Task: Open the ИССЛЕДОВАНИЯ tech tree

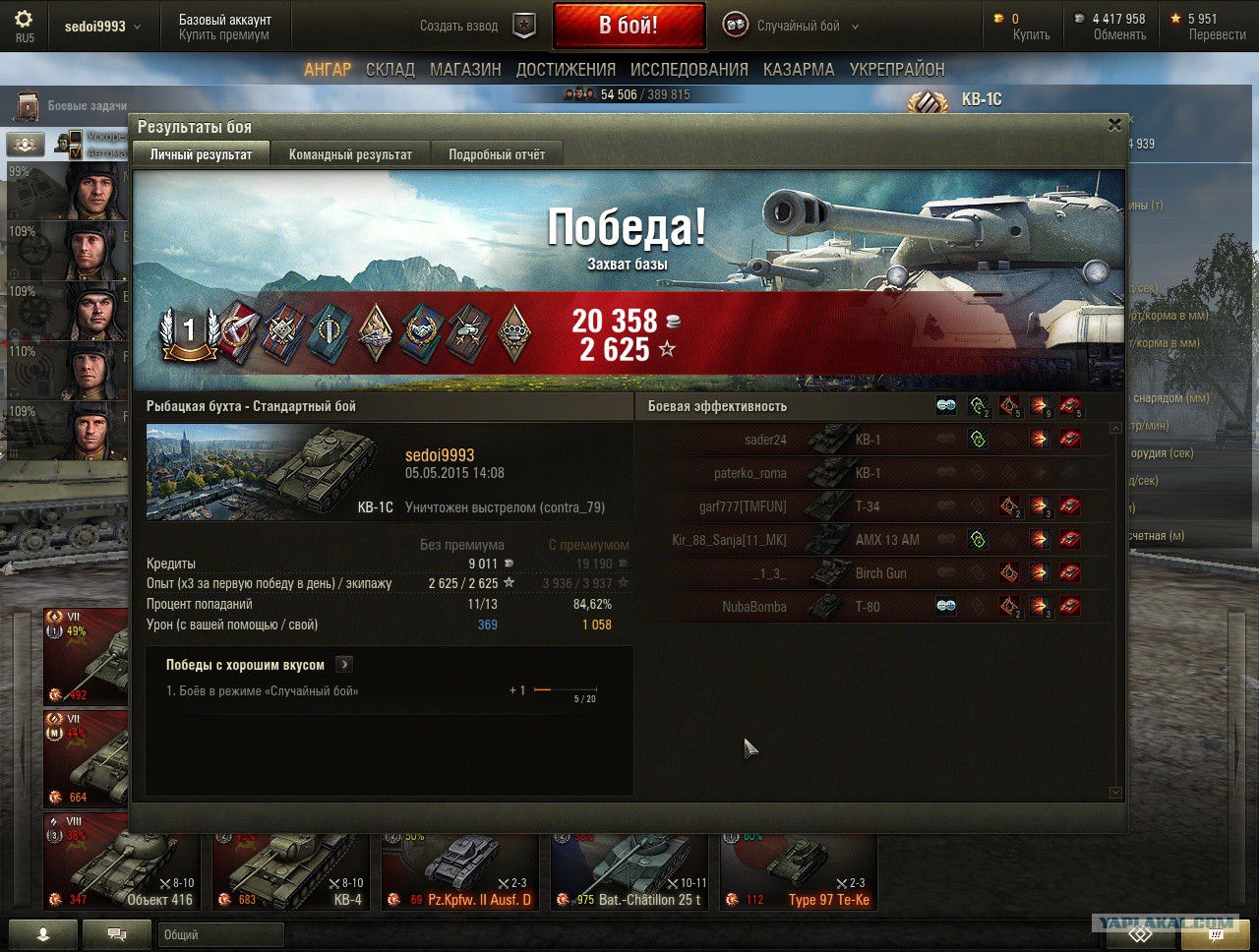Action: point(689,70)
